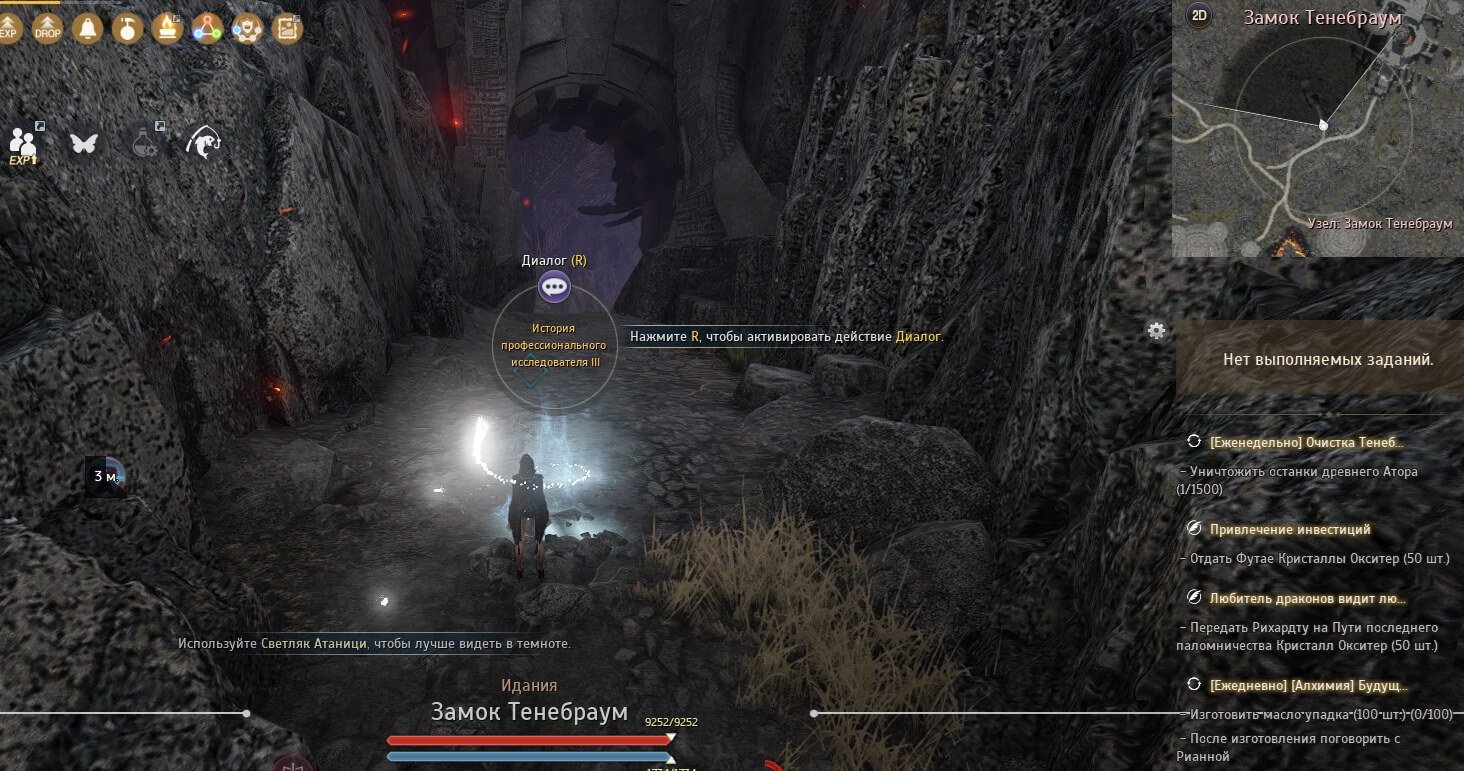Click the EXP buff icon
This screenshot has height=771, width=1464.
9,27
